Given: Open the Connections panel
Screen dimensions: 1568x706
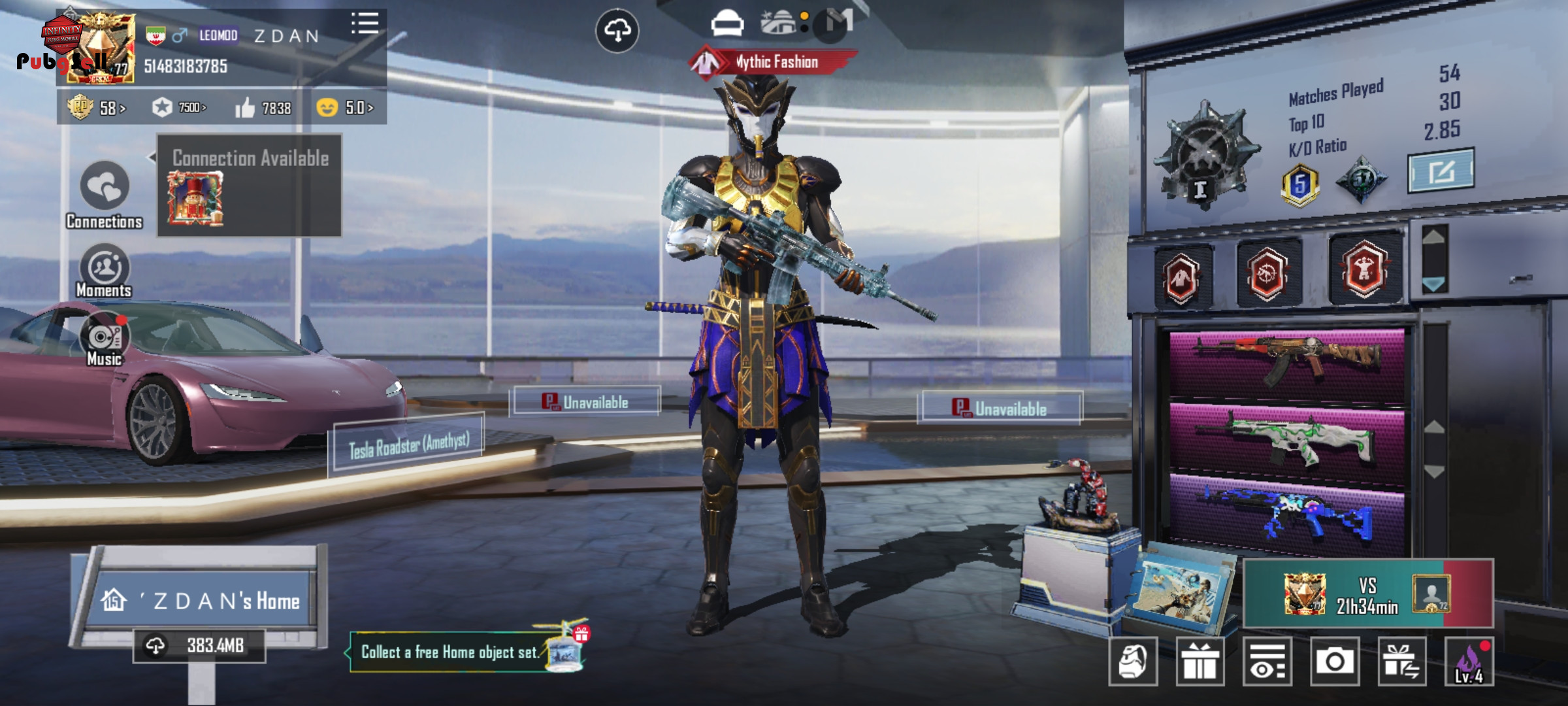Looking at the screenshot, I should click(x=105, y=194).
